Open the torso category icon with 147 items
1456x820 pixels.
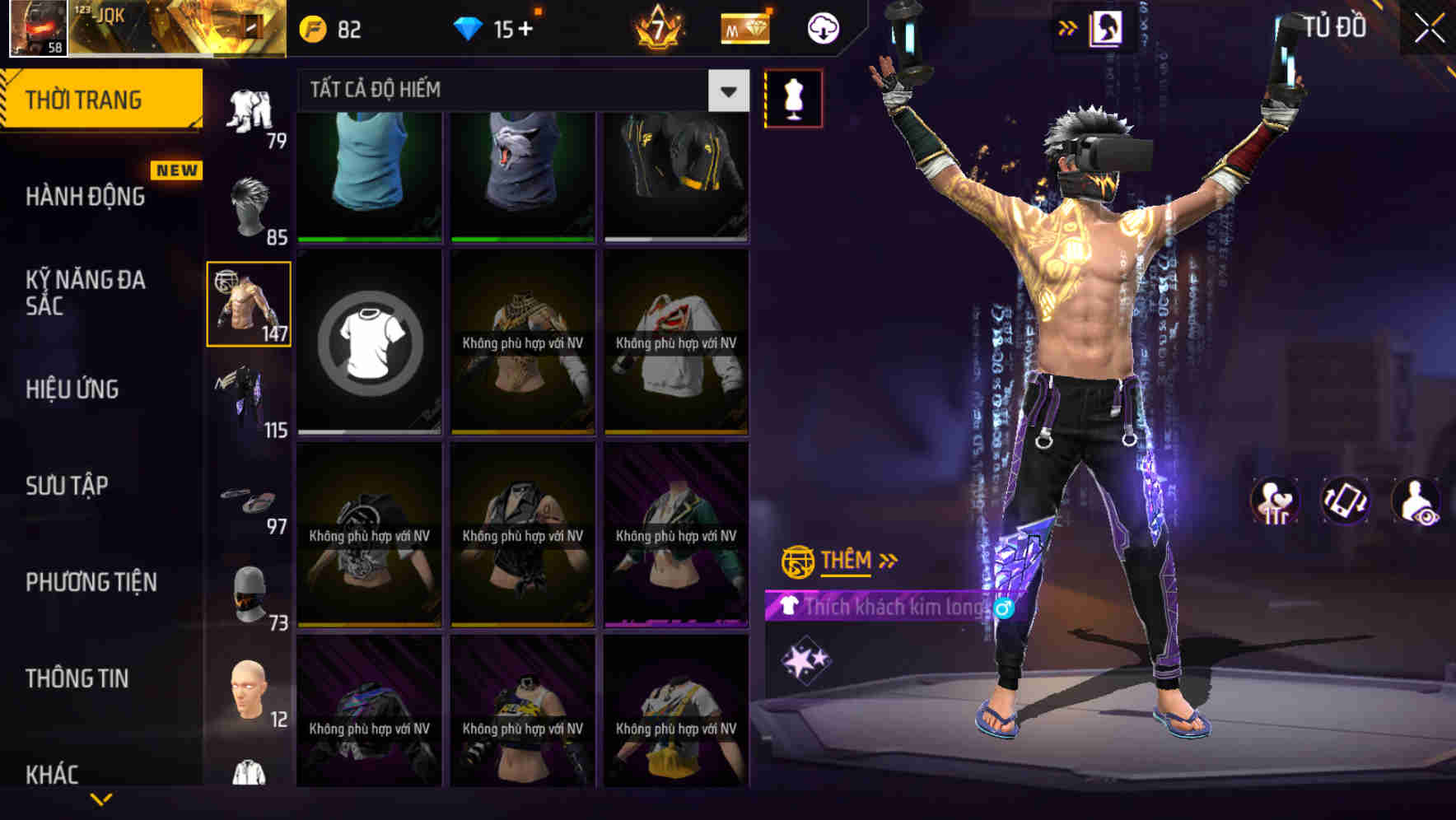tap(248, 303)
